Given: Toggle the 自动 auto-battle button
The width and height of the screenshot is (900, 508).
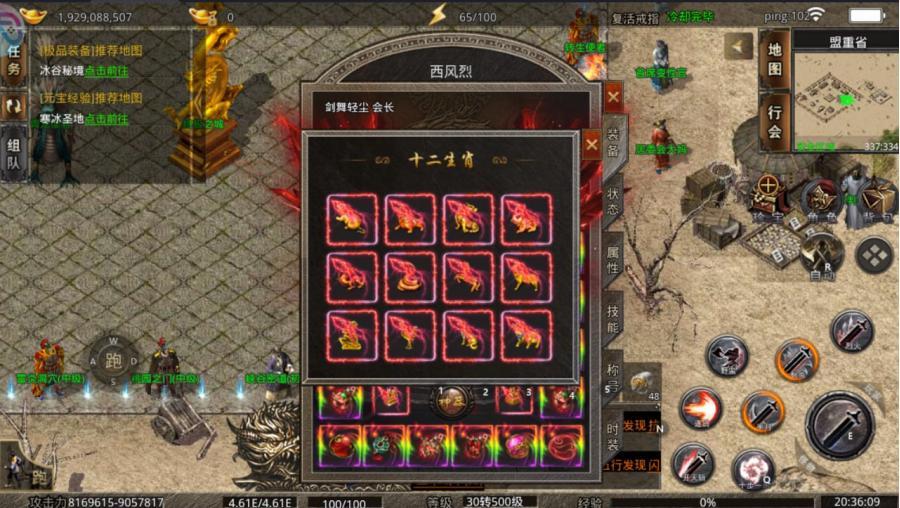Looking at the screenshot, I should (820, 251).
